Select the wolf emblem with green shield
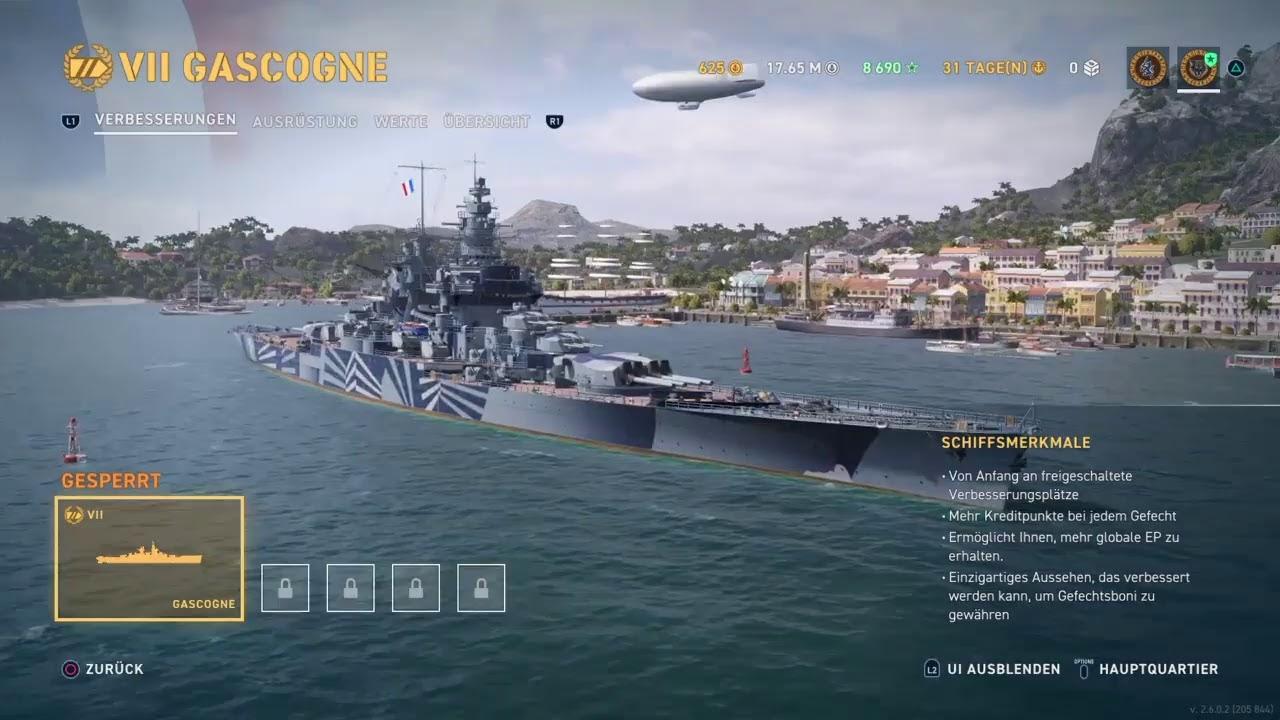This screenshot has height=720, width=1280. pyautogui.click(x=1197, y=67)
